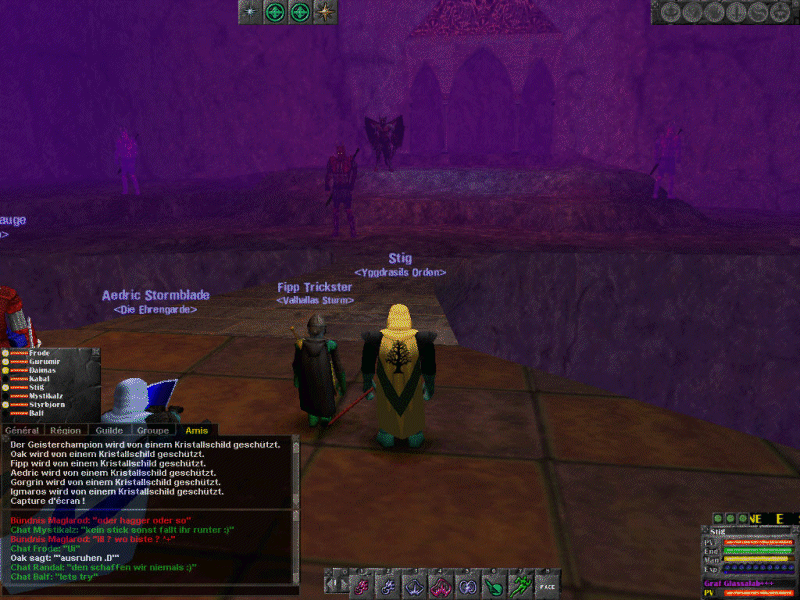Use the green running figure sprint ability
The width and height of the screenshot is (800, 600).
click(519, 585)
